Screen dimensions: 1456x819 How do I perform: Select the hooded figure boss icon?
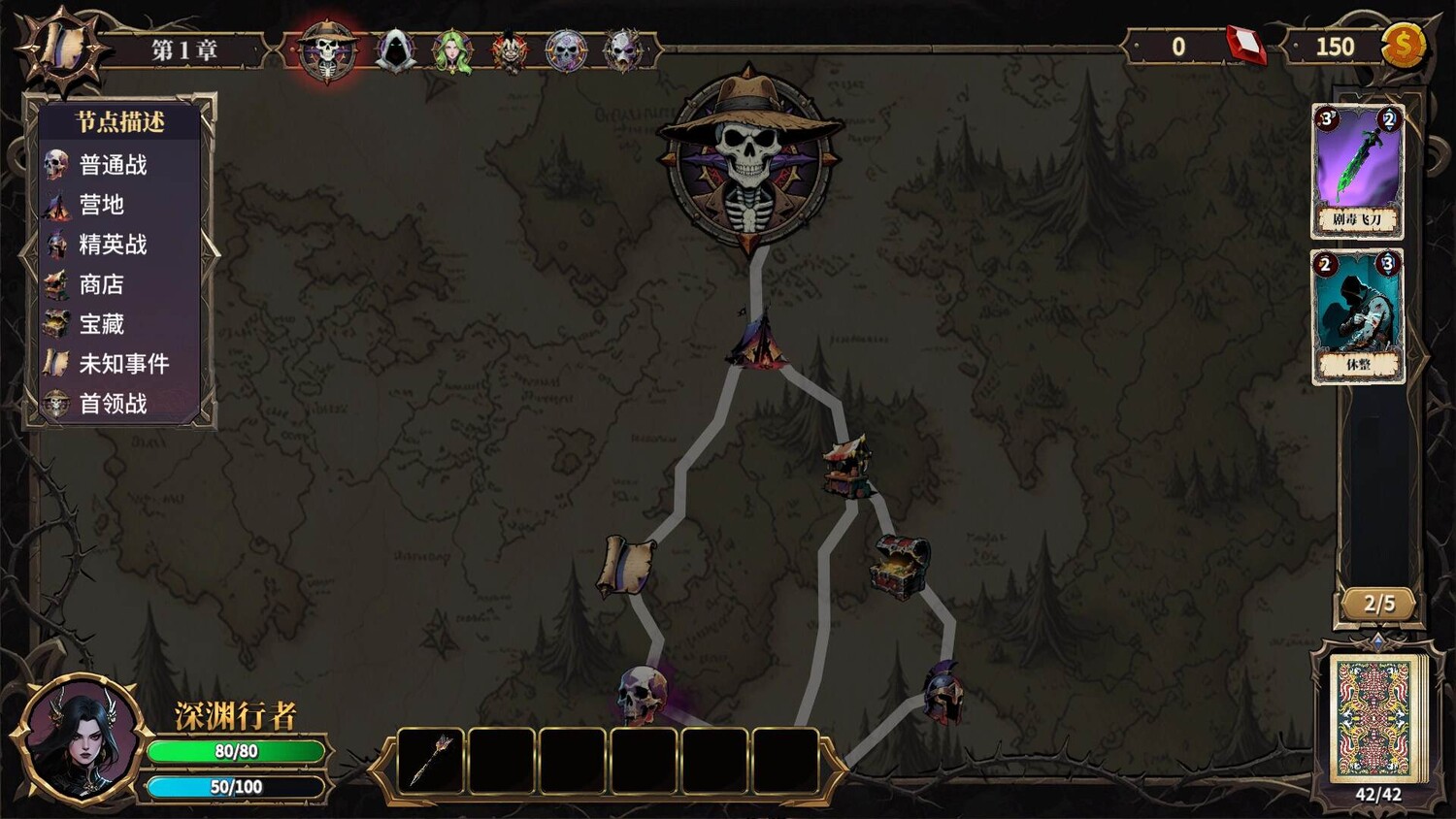point(395,49)
